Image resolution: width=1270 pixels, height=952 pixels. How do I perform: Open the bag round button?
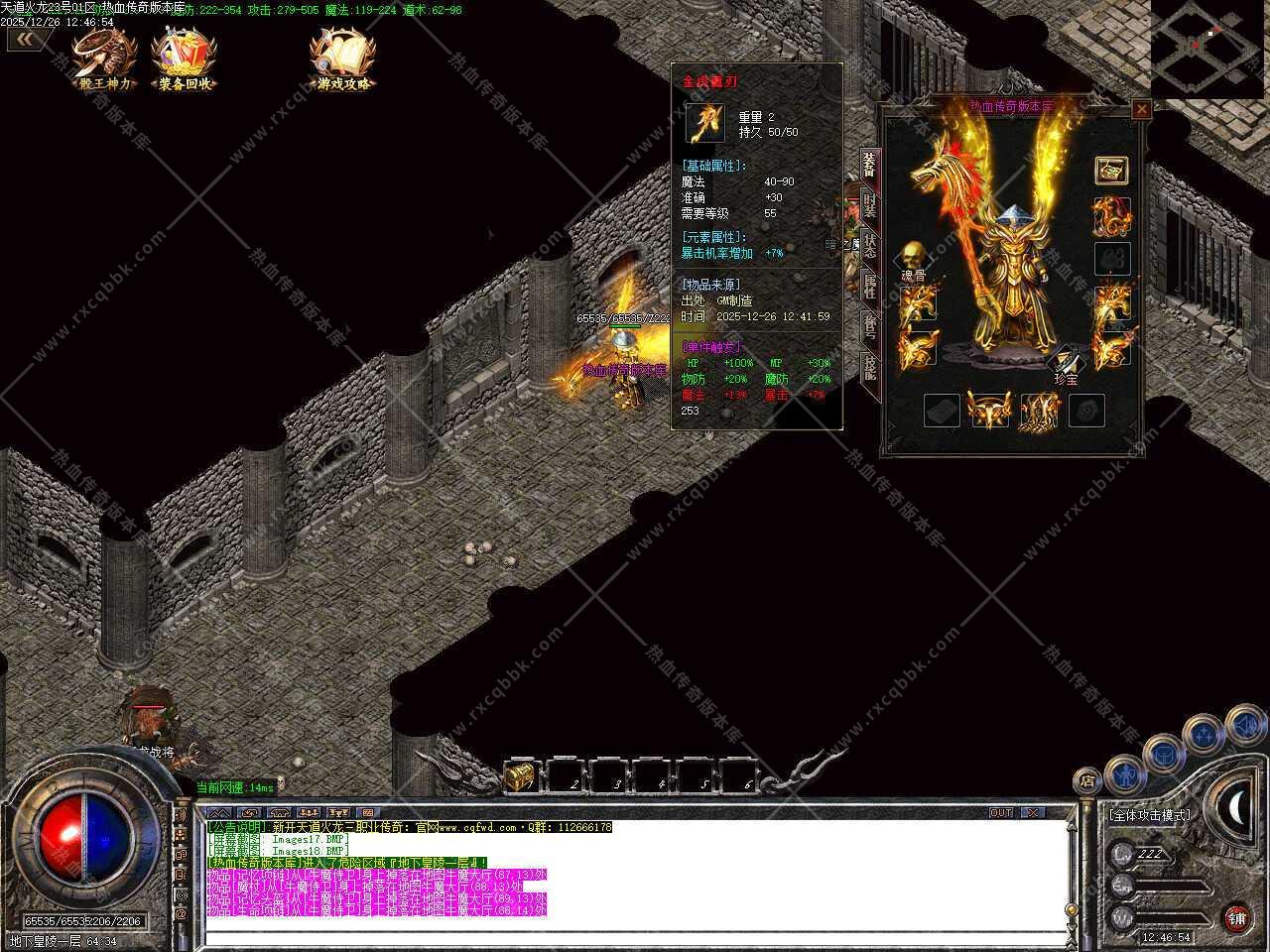1165,754
